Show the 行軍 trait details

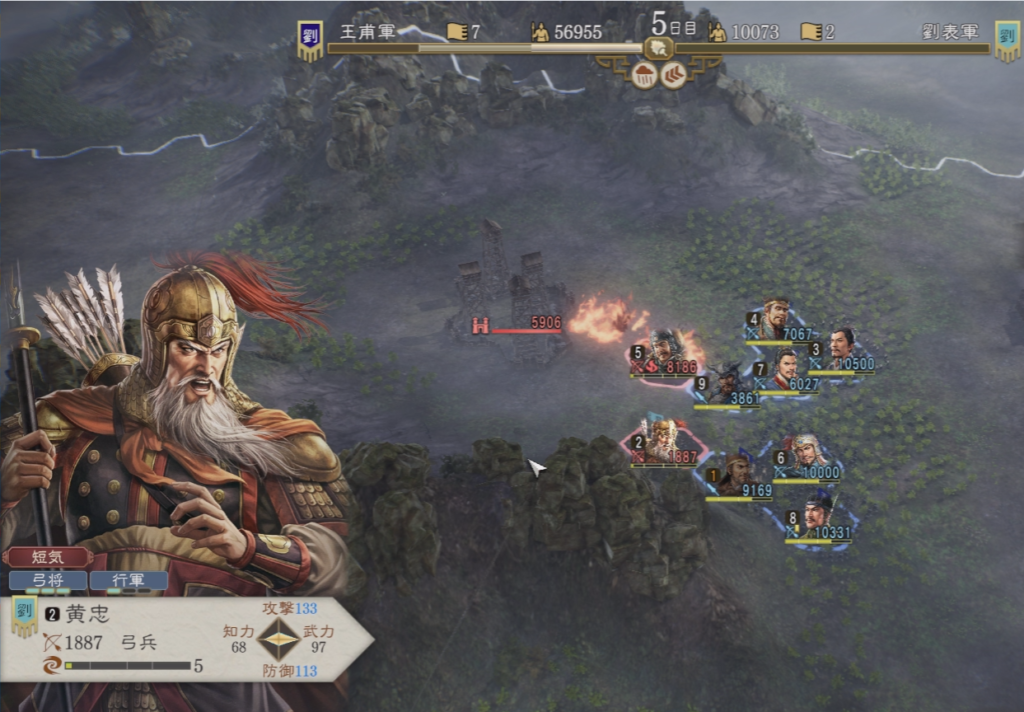128,580
